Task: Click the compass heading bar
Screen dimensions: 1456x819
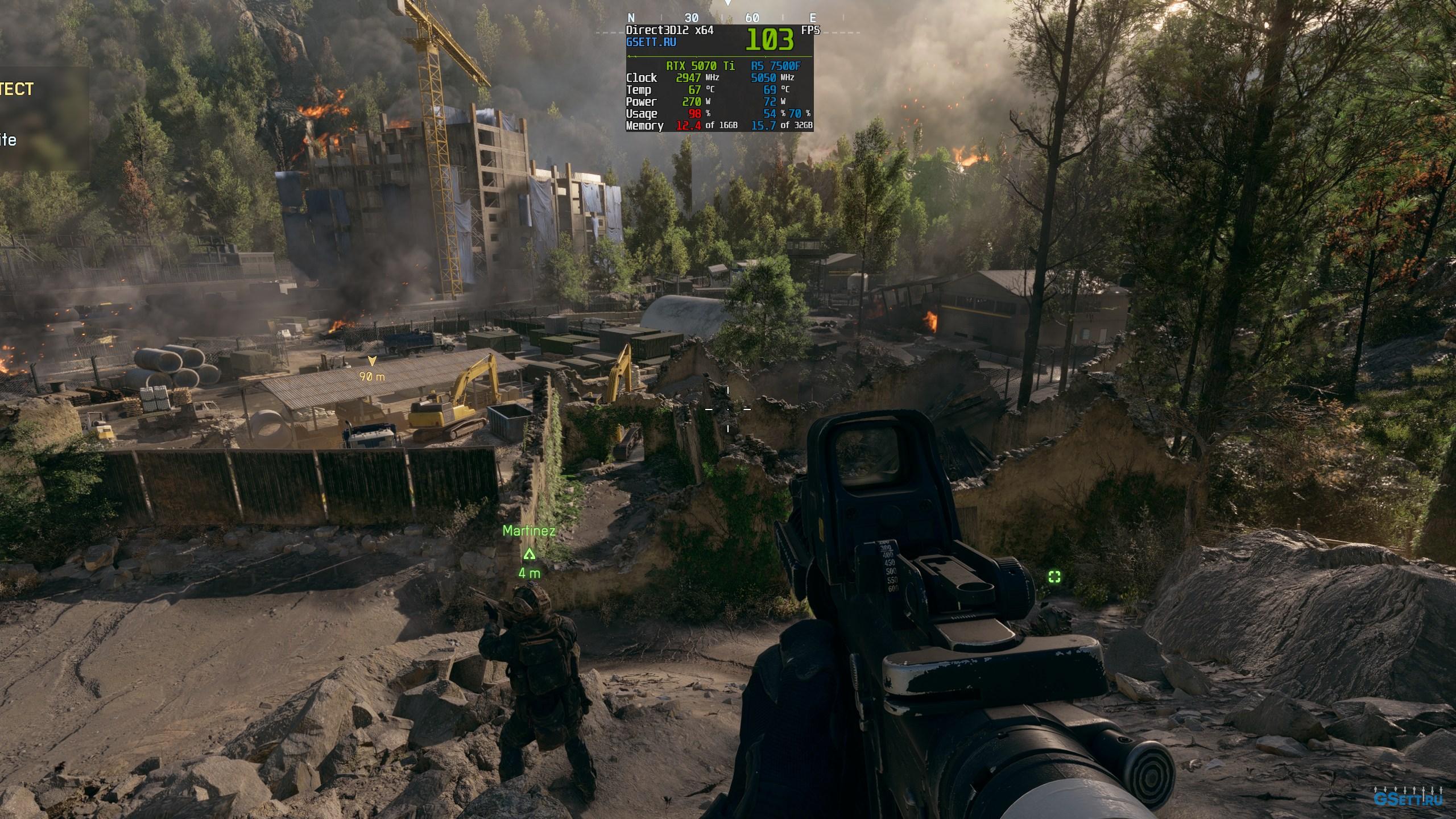Action: coord(722,18)
